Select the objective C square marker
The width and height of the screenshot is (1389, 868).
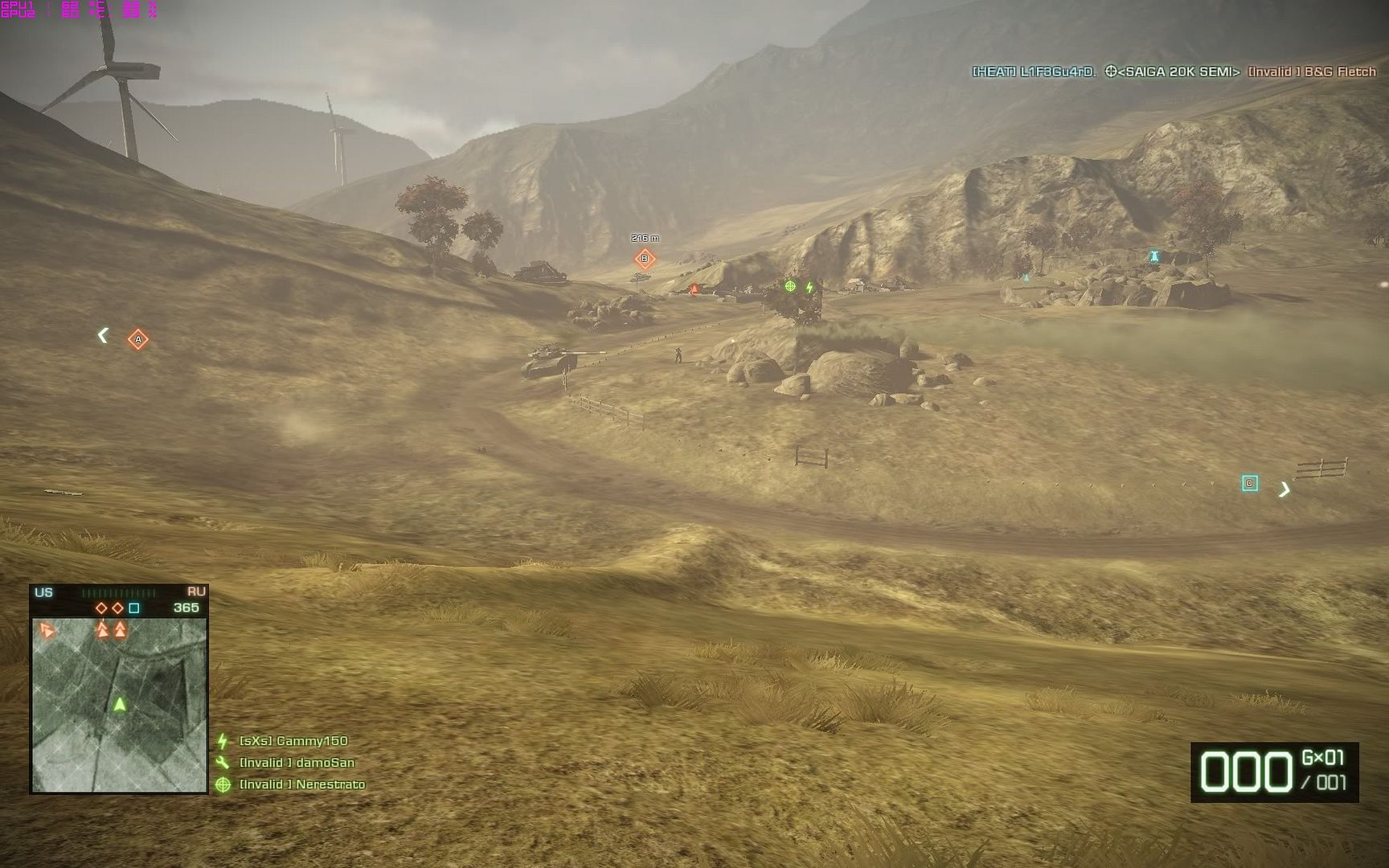point(1249,483)
